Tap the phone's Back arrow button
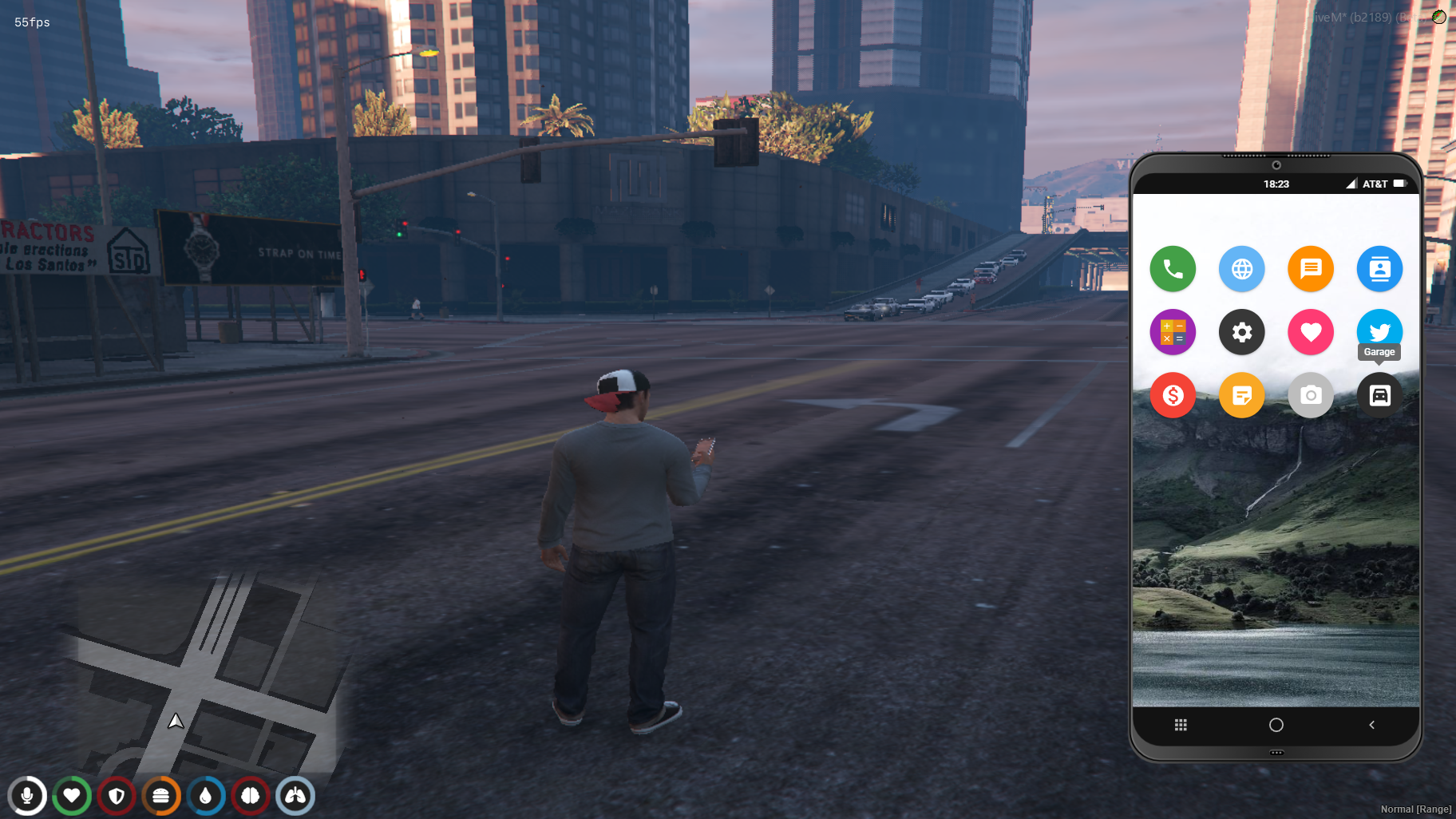The height and width of the screenshot is (819, 1456). click(1371, 725)
